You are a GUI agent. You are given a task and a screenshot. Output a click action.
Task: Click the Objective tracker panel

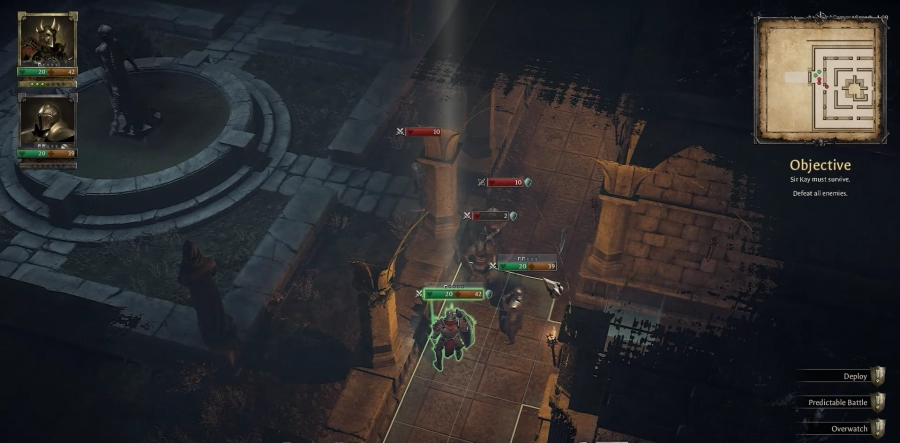click(x=819, y=177)
